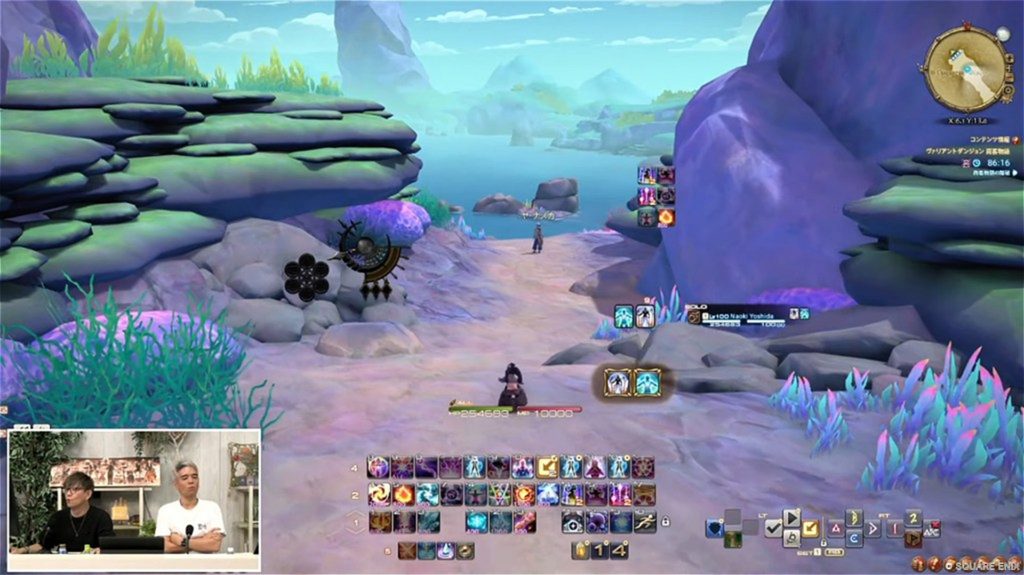Select the letter A waymark icon
Screen dimensions: 1024x575
[835, 527]
